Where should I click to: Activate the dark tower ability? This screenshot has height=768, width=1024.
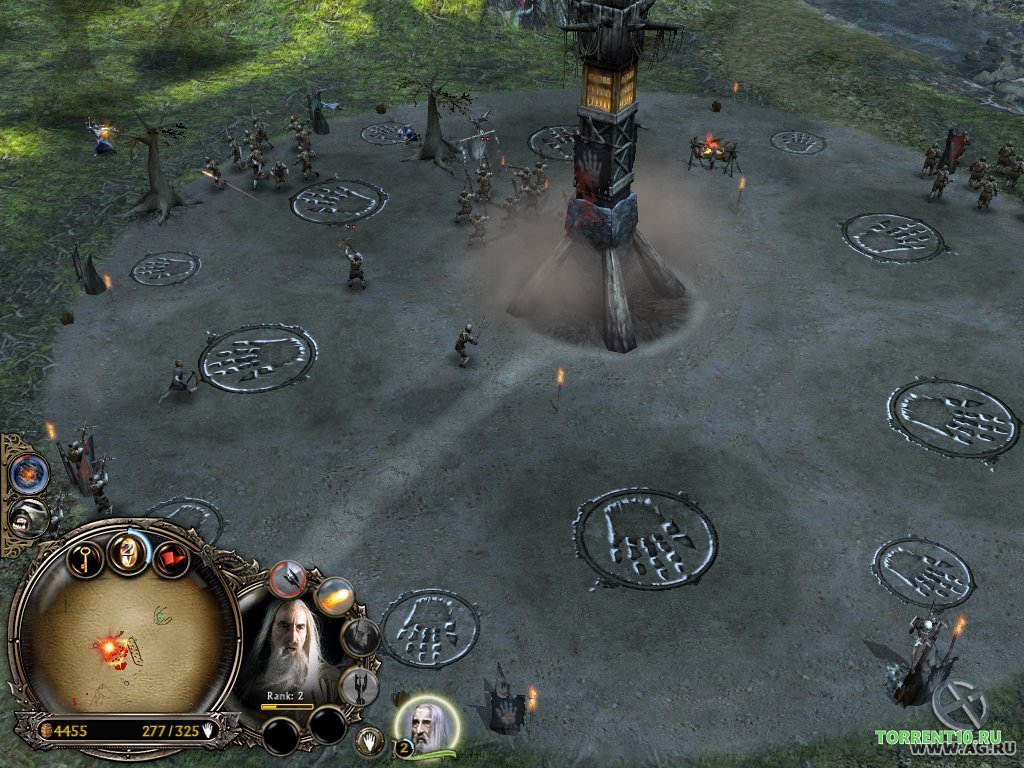click(x=358, y=686)
